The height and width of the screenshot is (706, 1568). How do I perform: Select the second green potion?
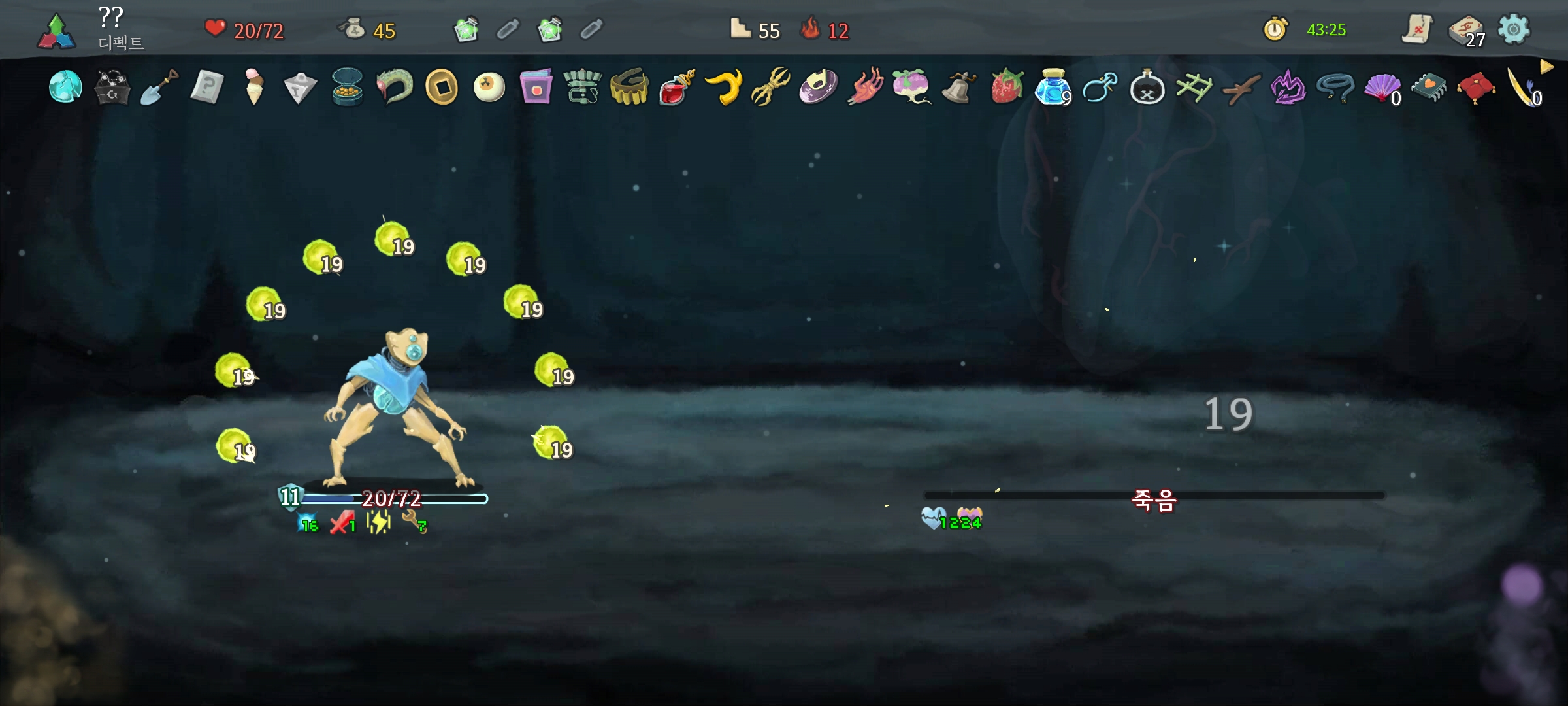tap(549, 29)
